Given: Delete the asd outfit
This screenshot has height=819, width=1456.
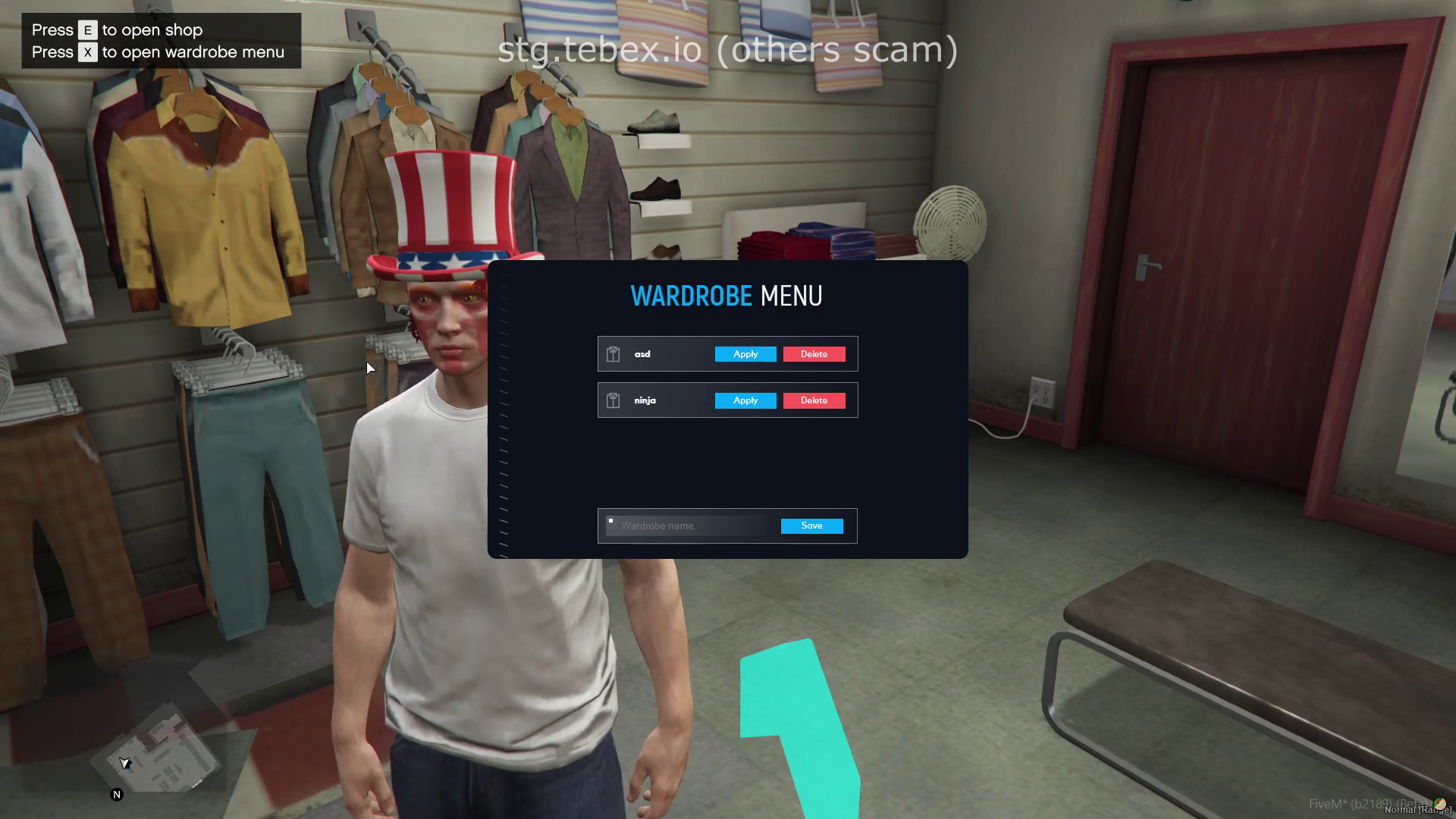Looking at the screenshot, I should point(814,353).
